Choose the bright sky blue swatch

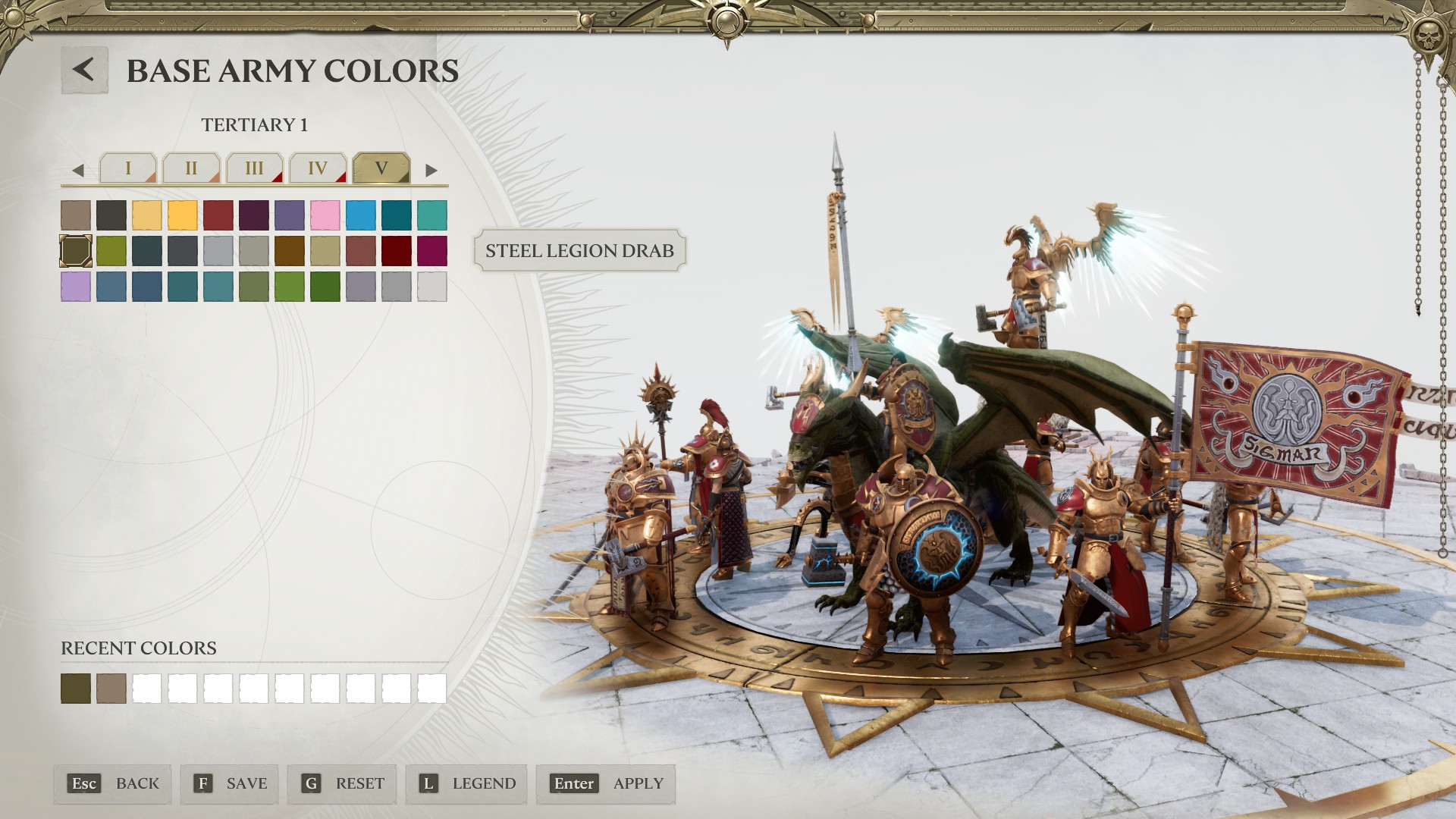(x=360, y=215)
